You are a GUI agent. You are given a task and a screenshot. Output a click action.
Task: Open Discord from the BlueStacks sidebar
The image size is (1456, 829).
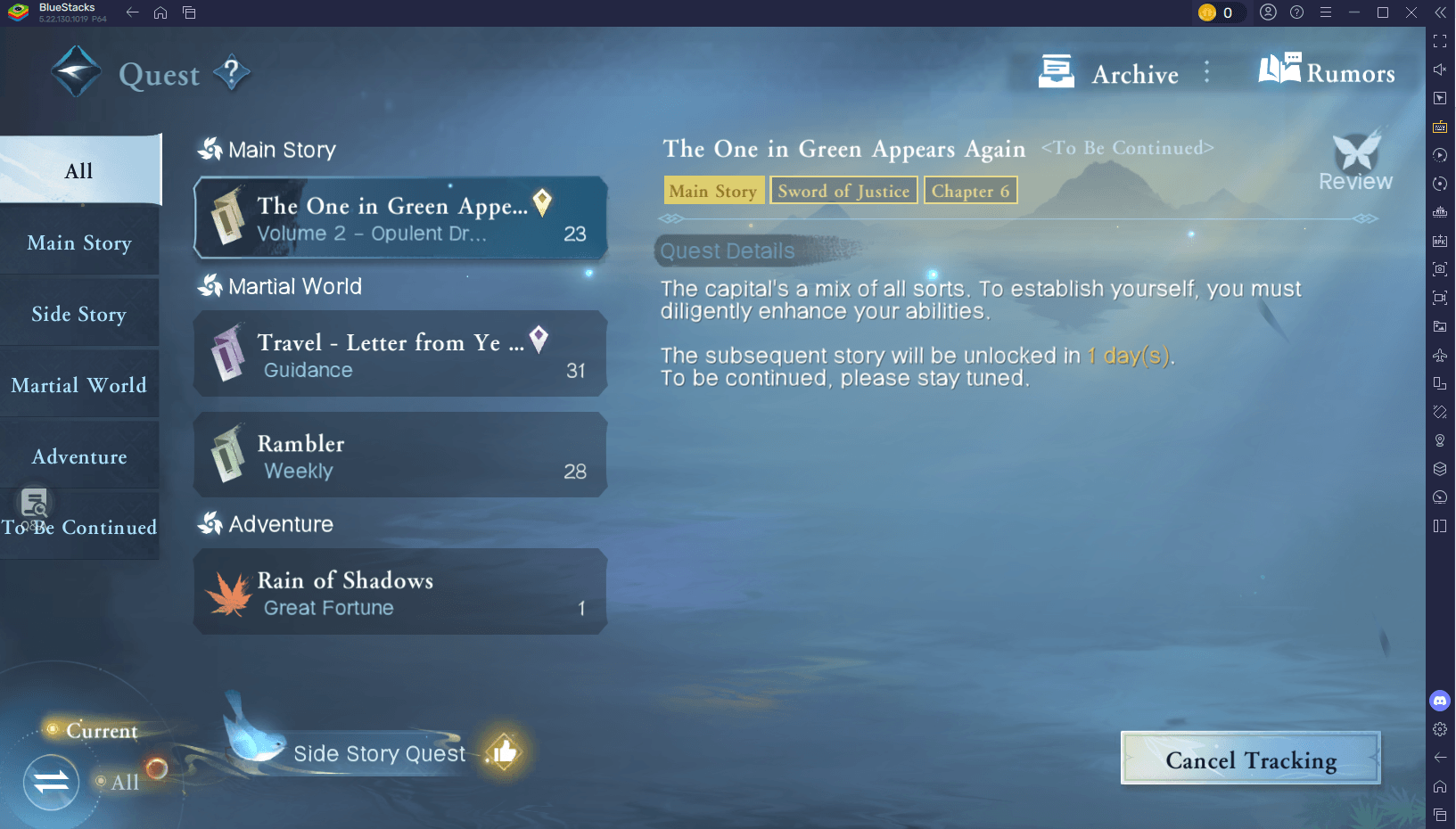pyautogui.click(x=1440, y=701)
